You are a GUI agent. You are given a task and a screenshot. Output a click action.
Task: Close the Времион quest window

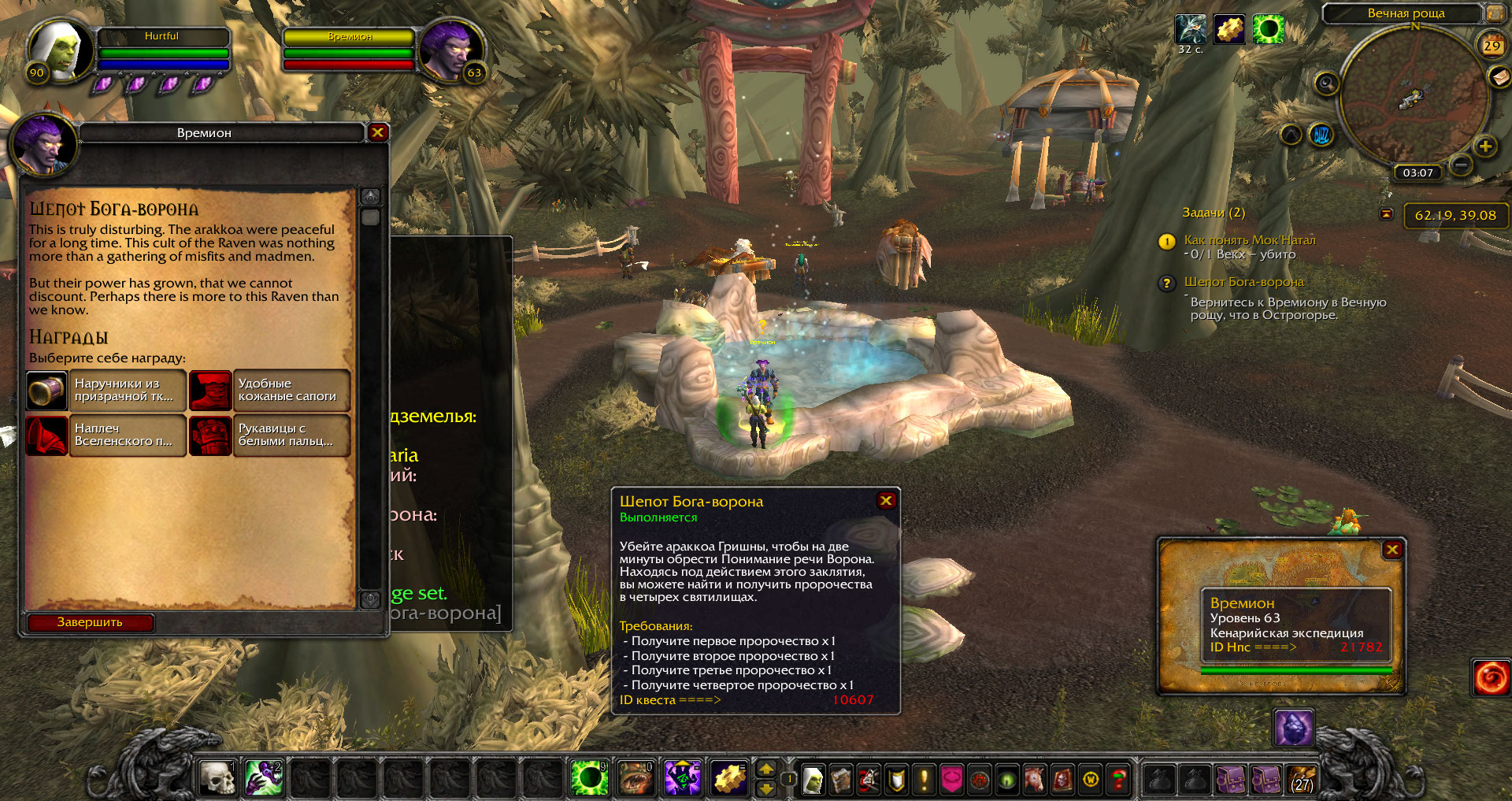click(378, 132)
